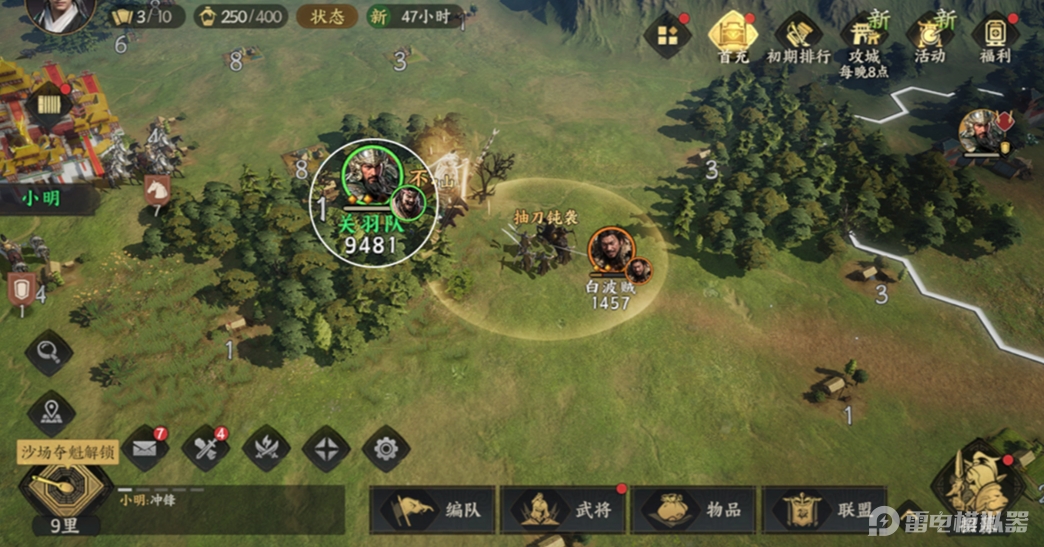Open the 物品 items menu
This screenshot has height=547, width=1044.
pyautogui.click(x=696, y=509)
